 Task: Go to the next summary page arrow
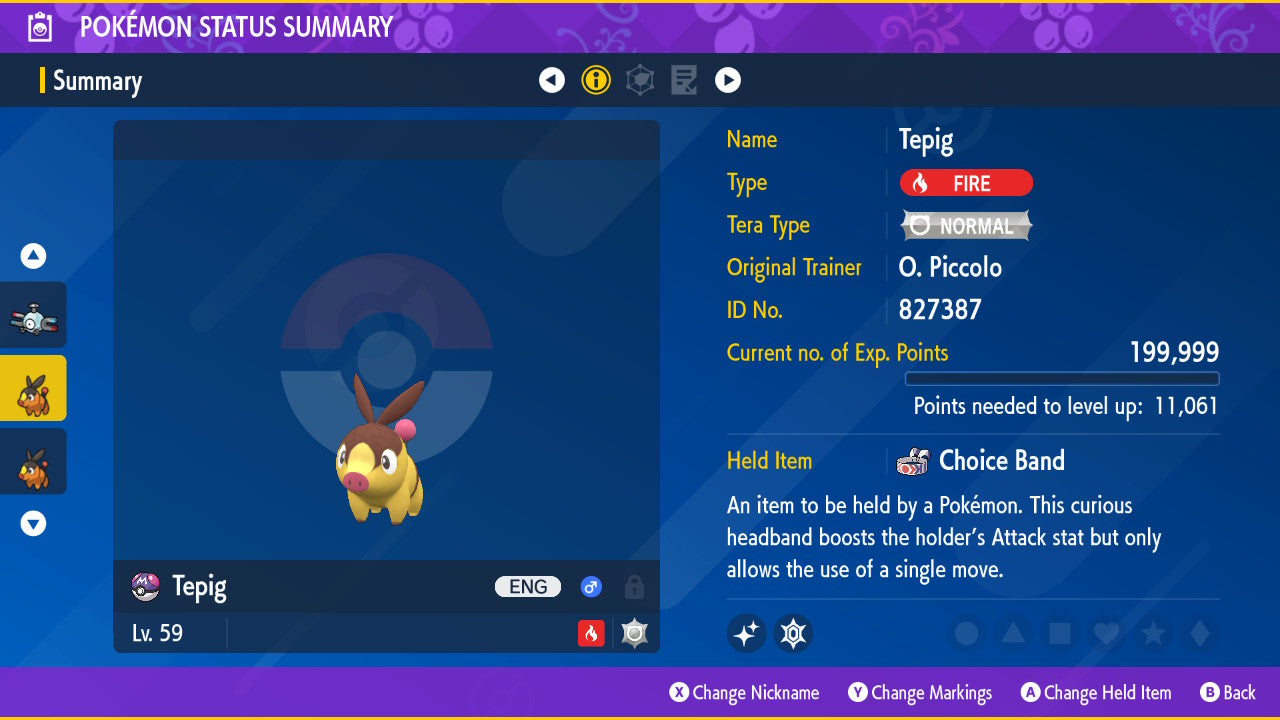click(x=728, y=80)
